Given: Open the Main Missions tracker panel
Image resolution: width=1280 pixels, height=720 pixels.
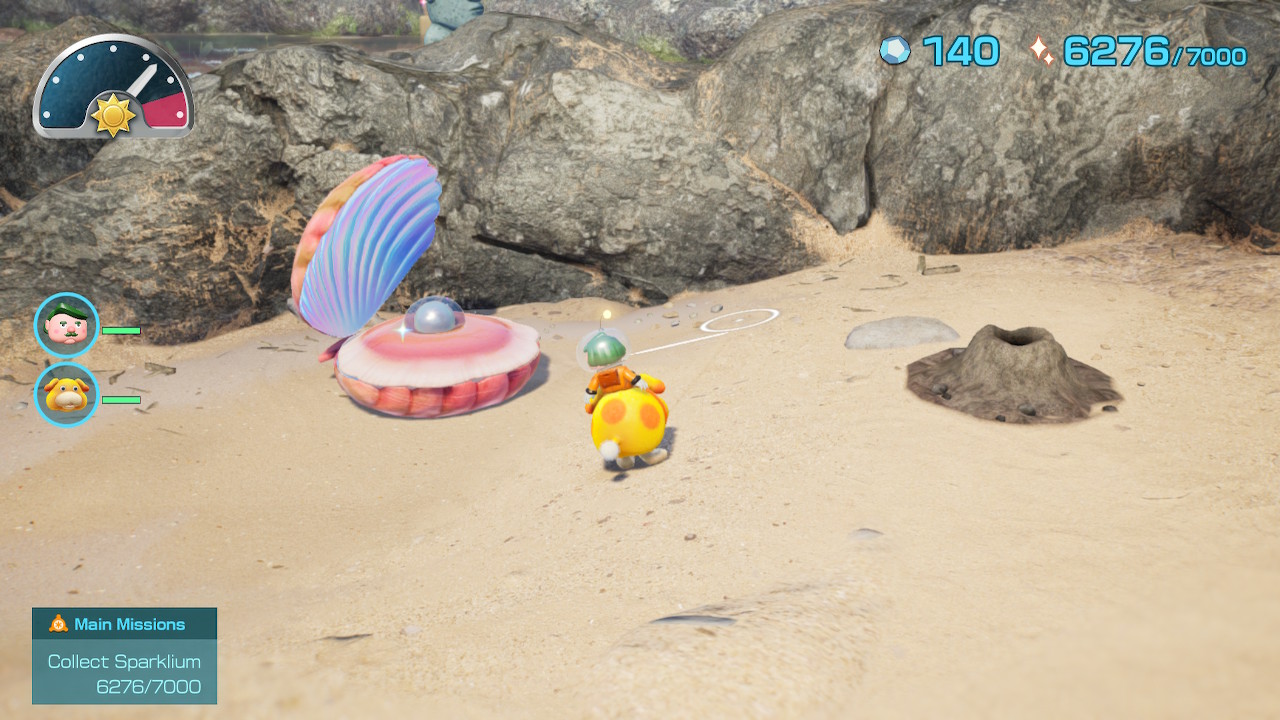Looking at the screenshot, I should (x=124, y=655).
